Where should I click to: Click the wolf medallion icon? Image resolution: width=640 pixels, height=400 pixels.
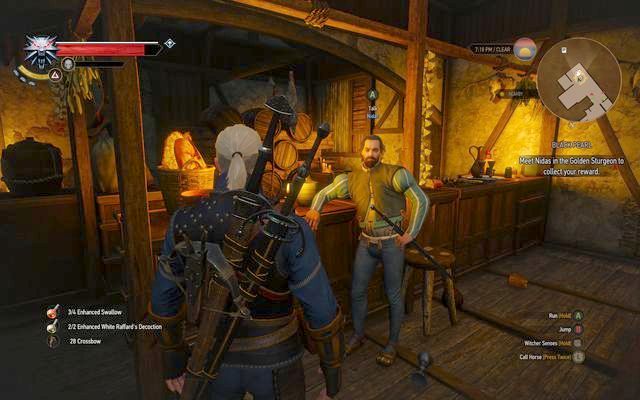click(41, 50)
